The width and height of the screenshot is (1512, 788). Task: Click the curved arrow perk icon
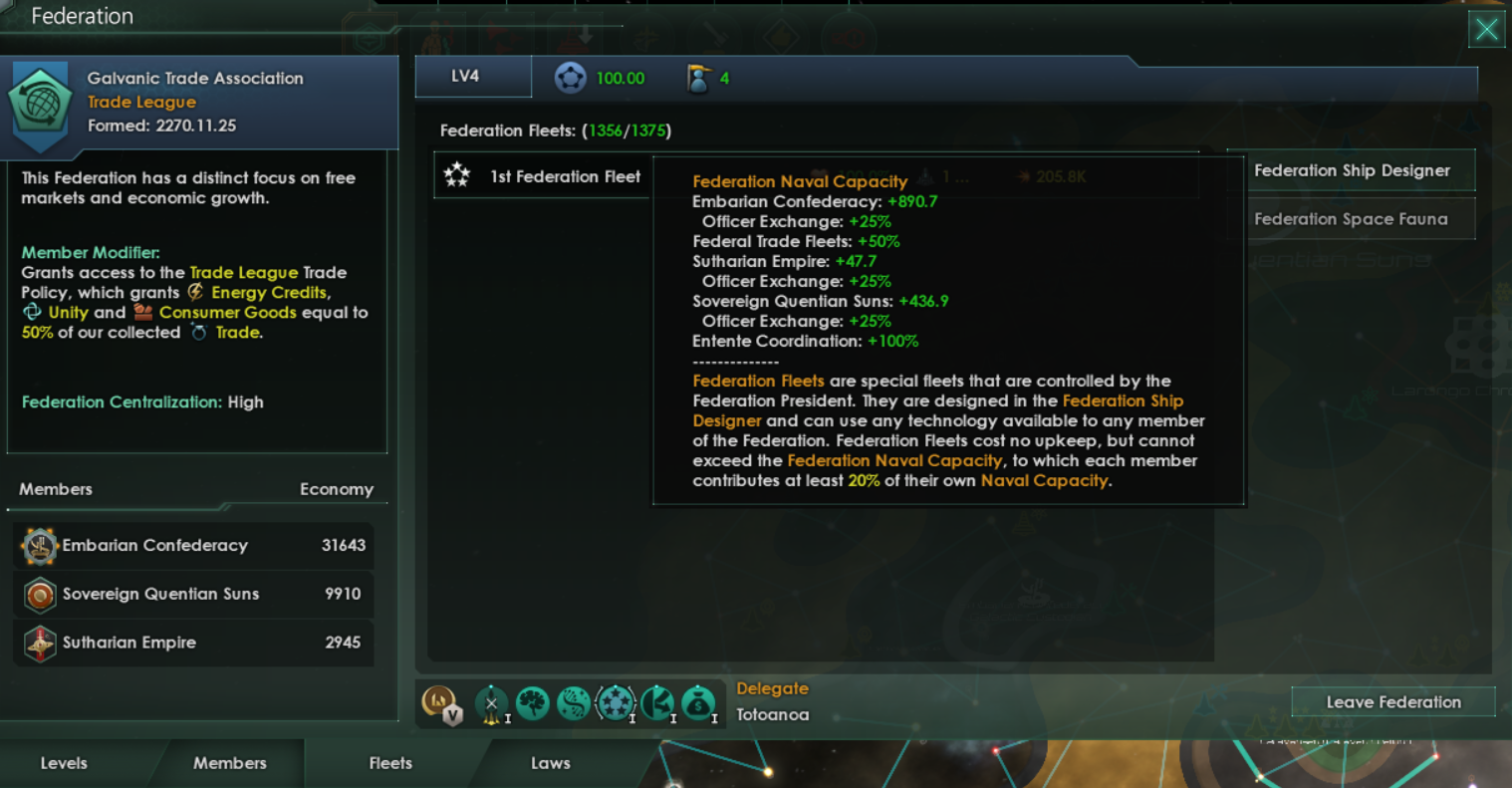[x=658, y=702]
